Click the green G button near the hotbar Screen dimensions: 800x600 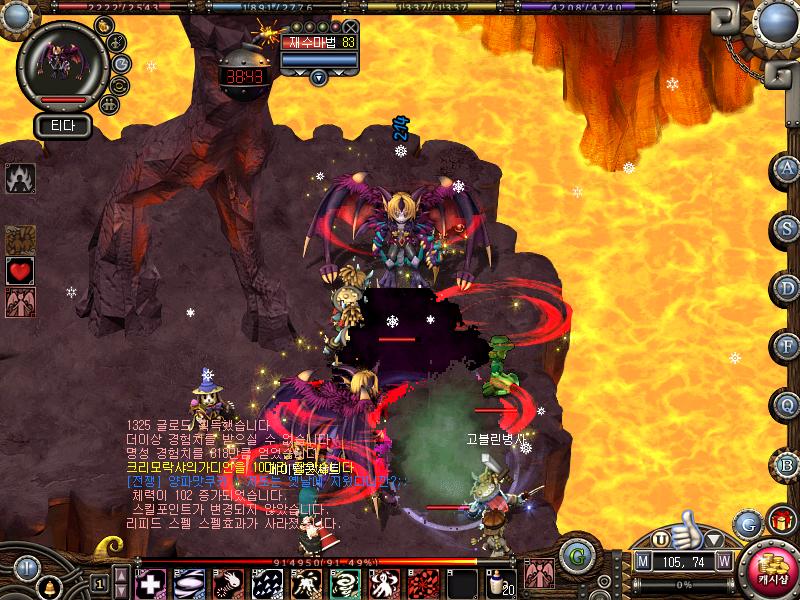click(x=573, y=554)
